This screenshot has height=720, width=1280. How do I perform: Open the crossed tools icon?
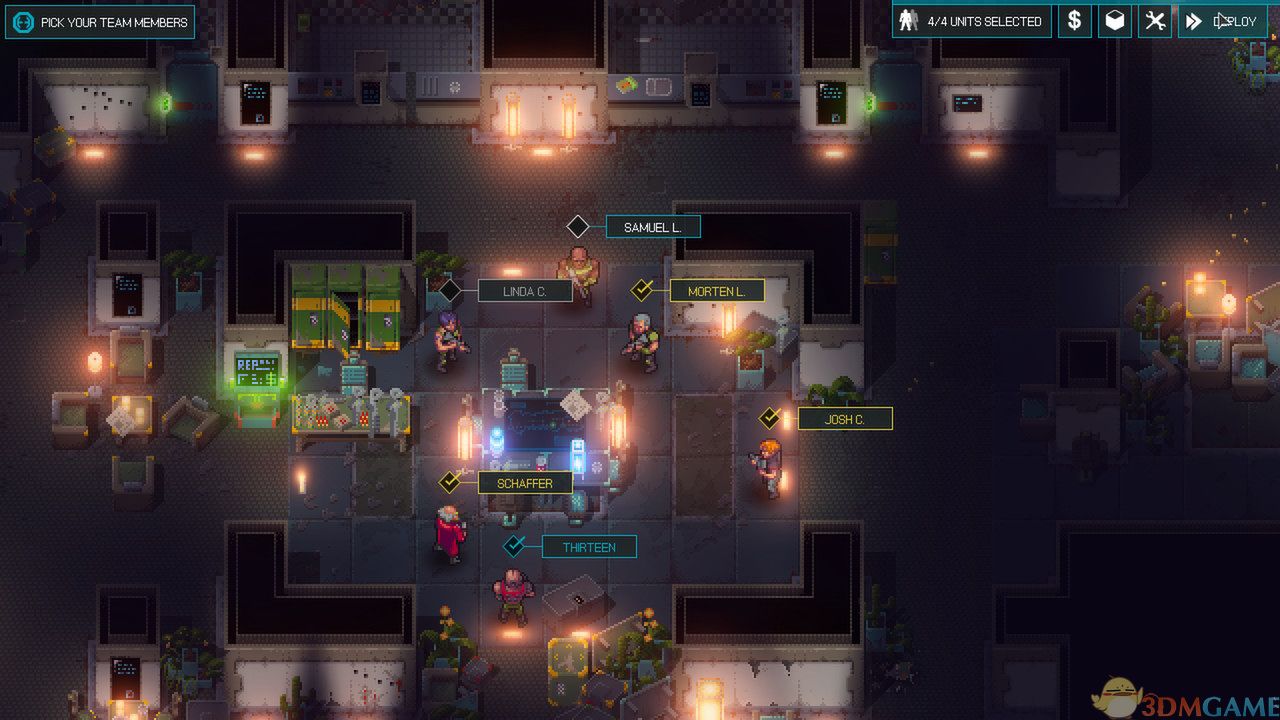1155,21
